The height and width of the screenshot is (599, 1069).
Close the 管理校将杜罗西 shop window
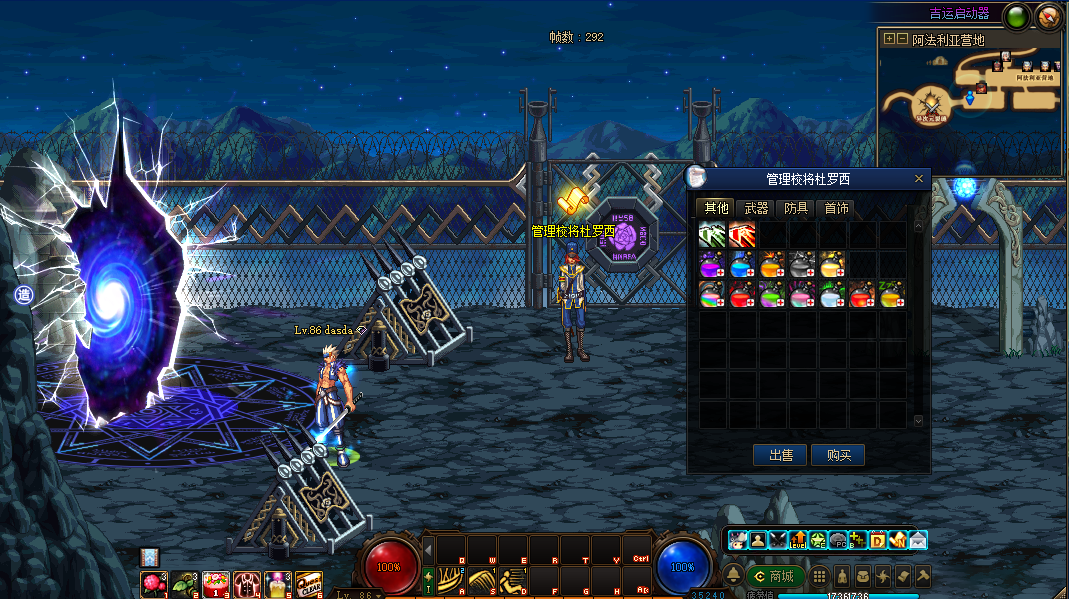click(x=919, y=179)
